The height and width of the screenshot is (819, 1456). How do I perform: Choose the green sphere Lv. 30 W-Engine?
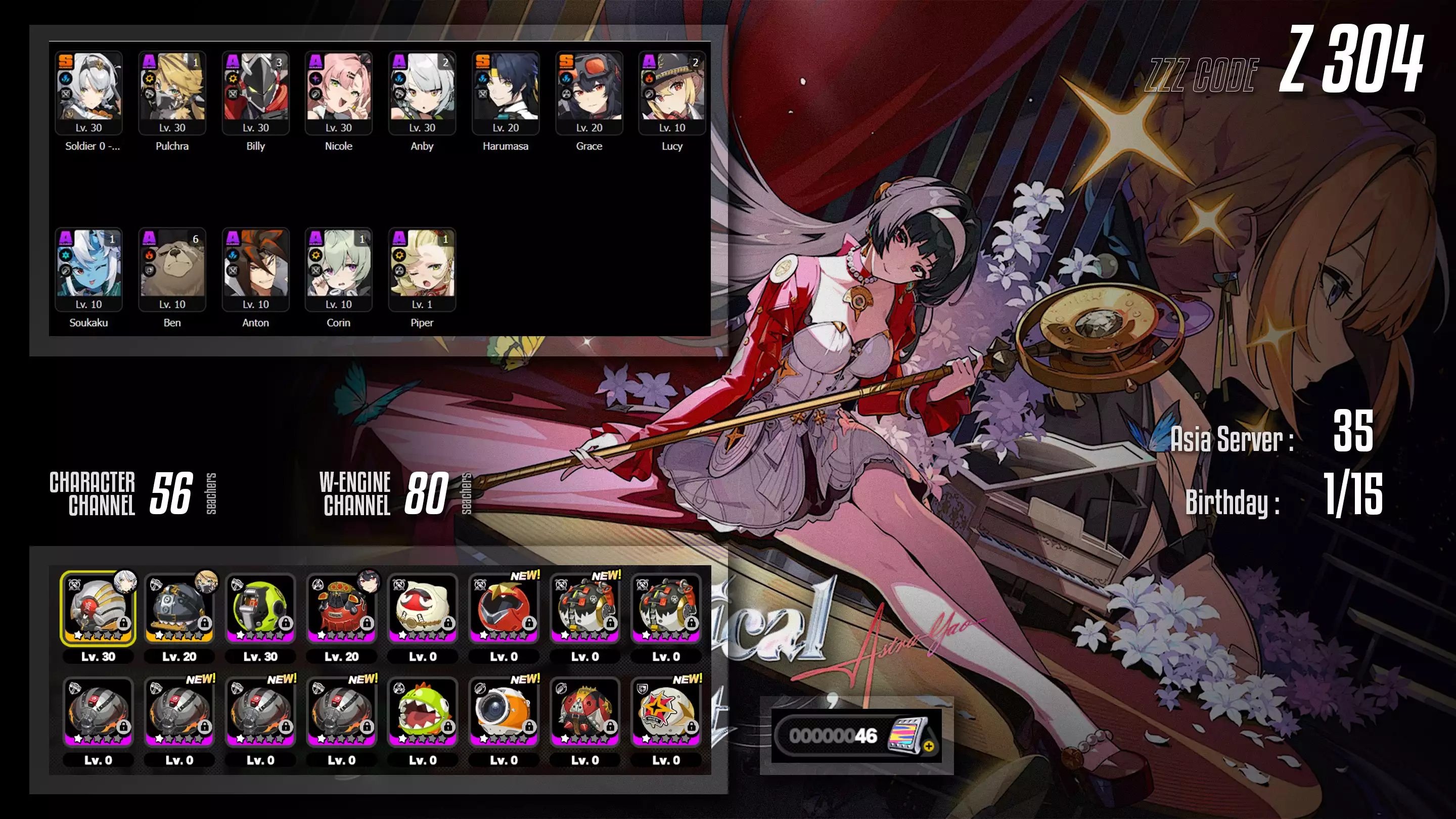[x=260, y=608]
